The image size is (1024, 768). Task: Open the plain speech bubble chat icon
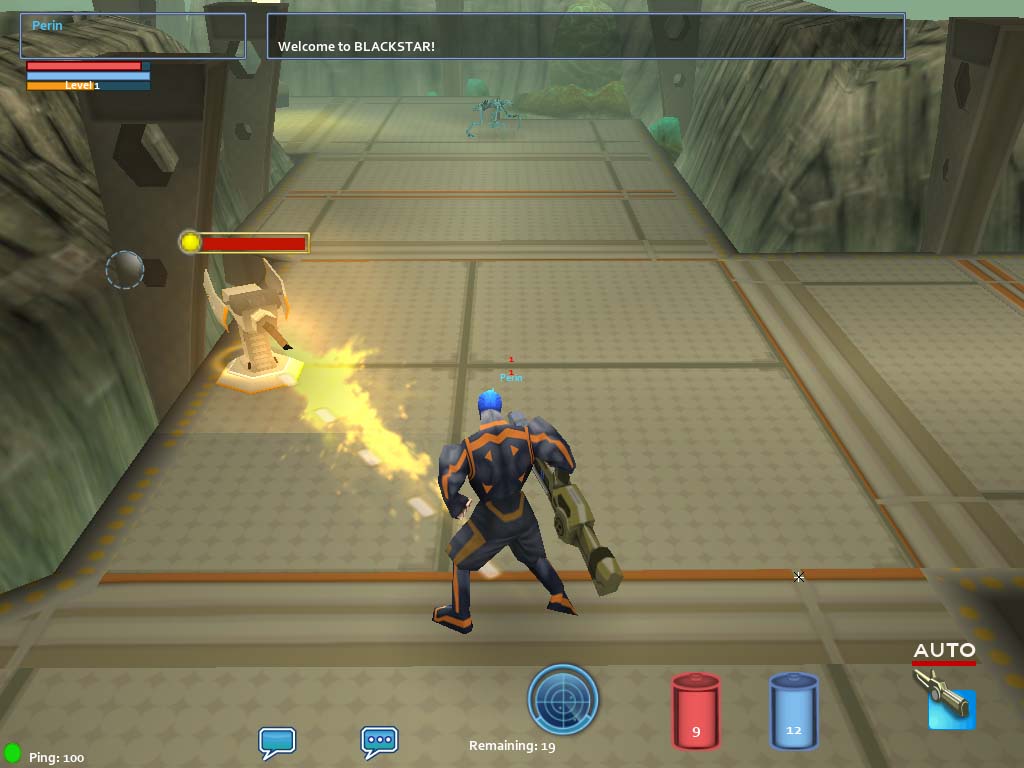tap(276, 741)
